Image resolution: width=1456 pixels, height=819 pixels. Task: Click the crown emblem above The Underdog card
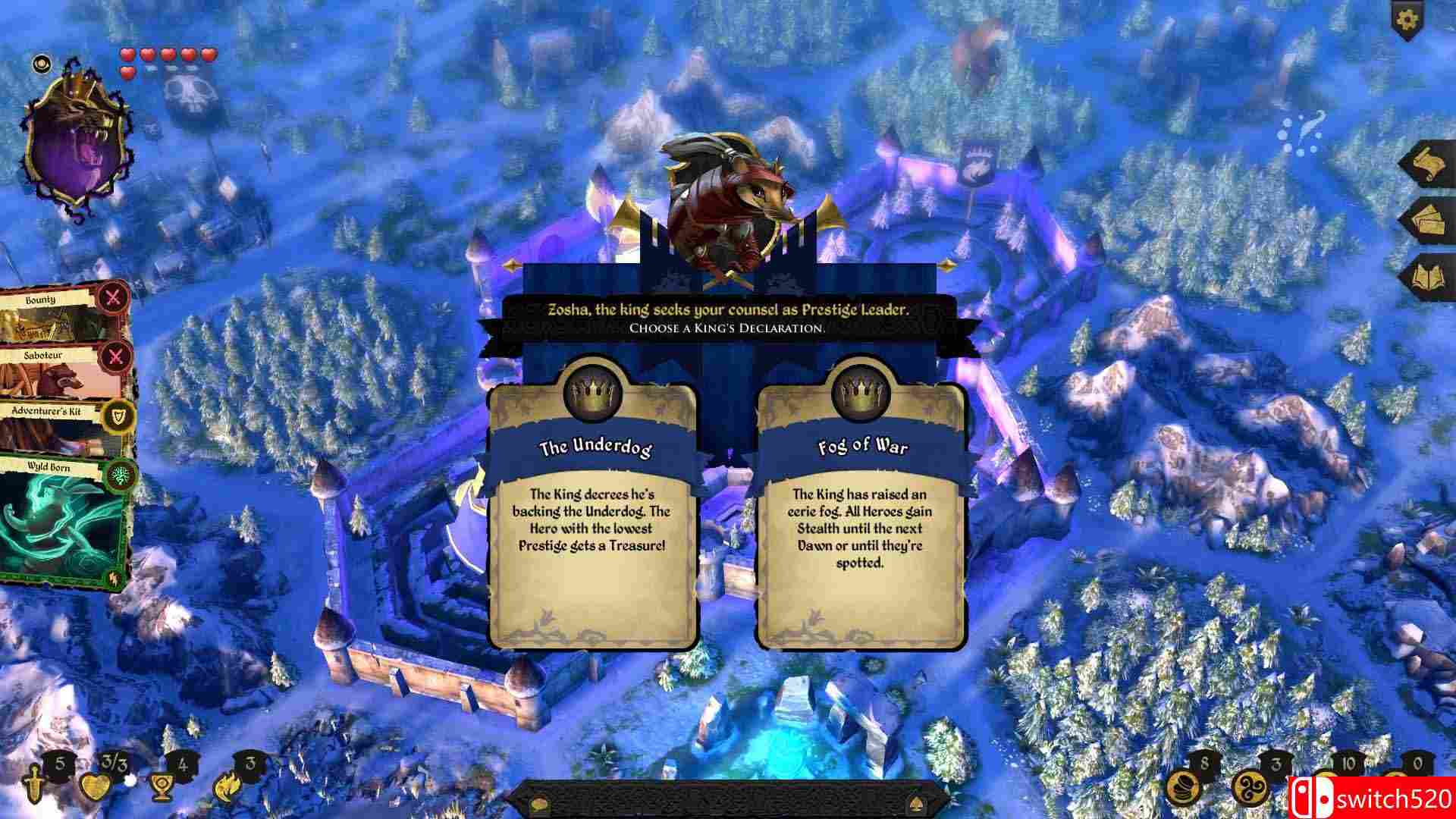594,391
